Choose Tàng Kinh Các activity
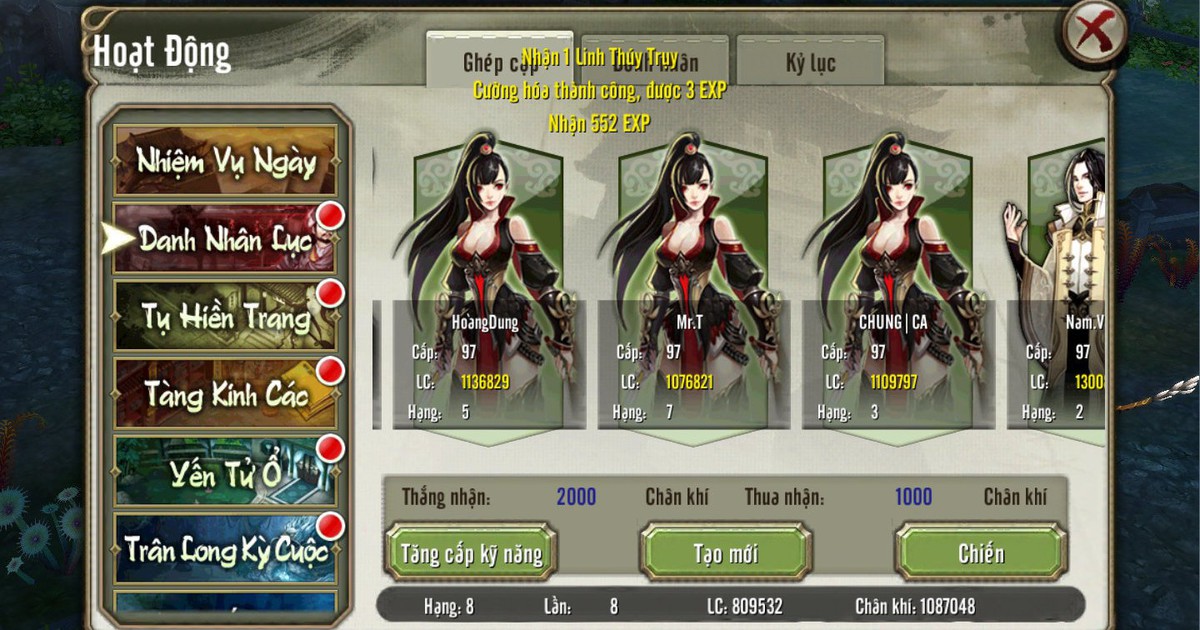This screenshot has width=1200, height=630. tap(225, 393)
